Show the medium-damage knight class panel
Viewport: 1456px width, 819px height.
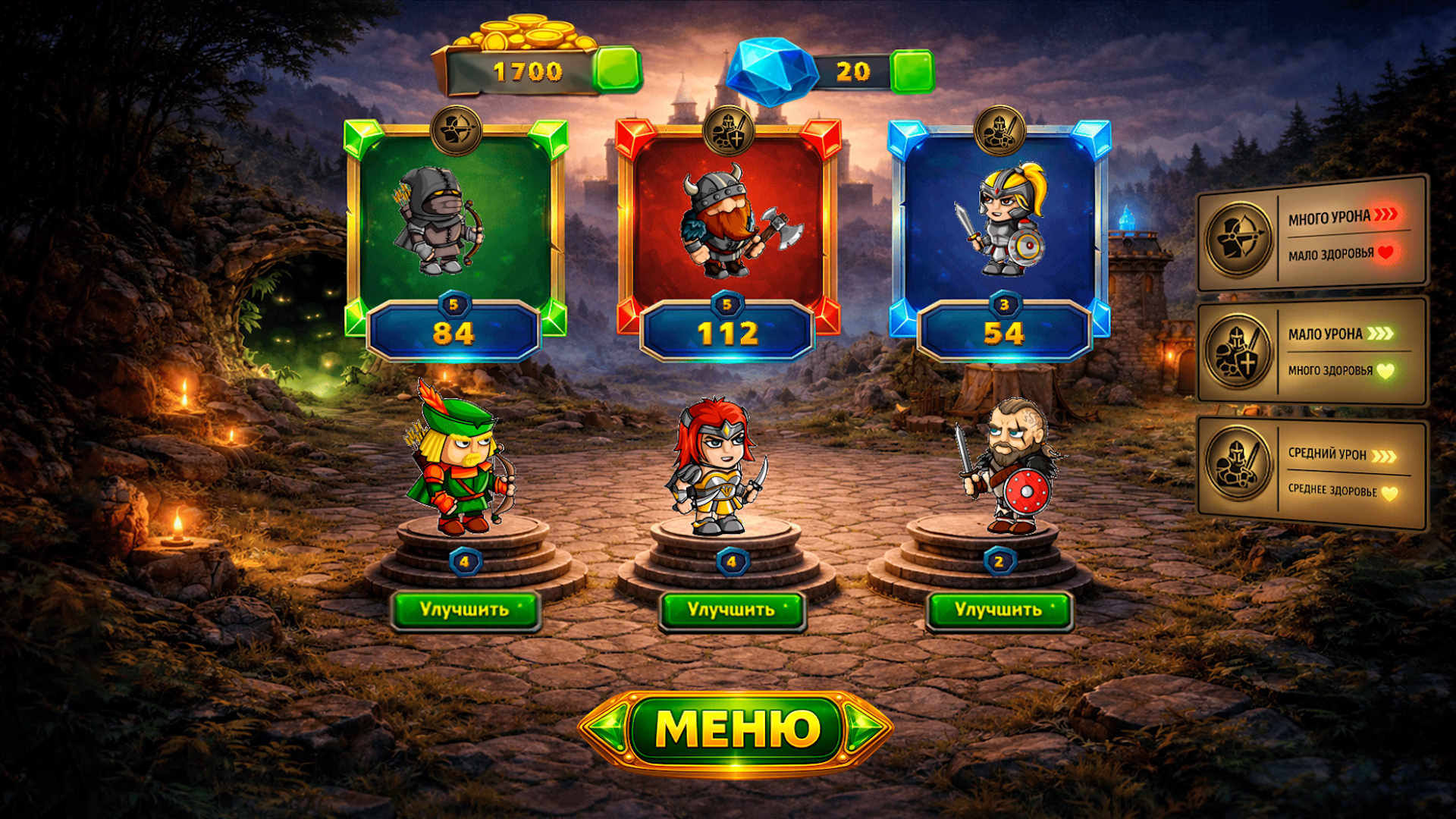tap(1312, 472)
